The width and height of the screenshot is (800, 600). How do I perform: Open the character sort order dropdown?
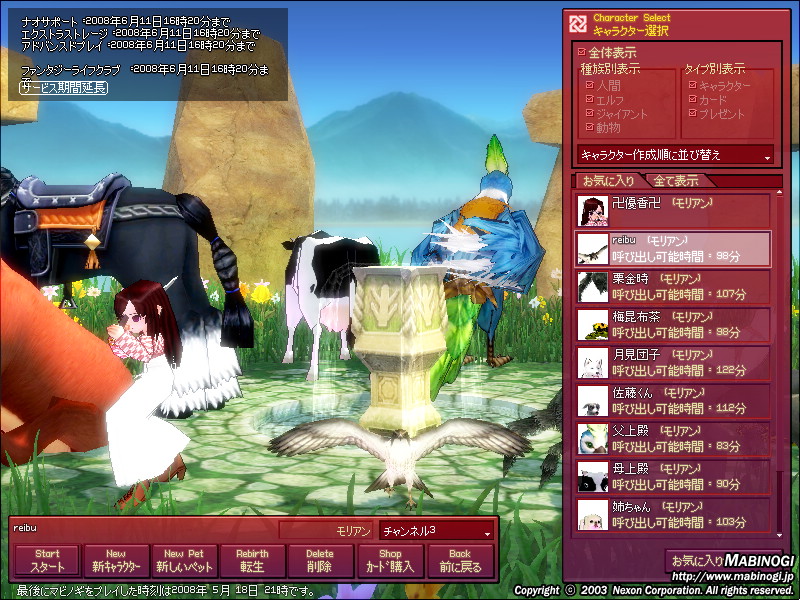676,155
